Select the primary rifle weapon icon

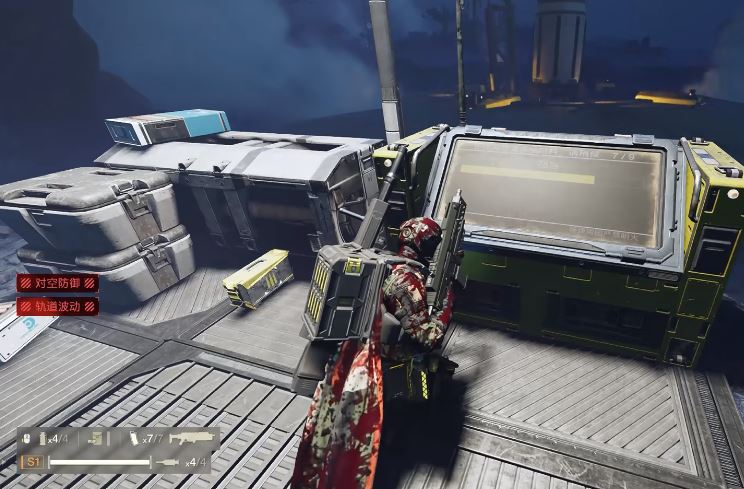coord(192,438)
